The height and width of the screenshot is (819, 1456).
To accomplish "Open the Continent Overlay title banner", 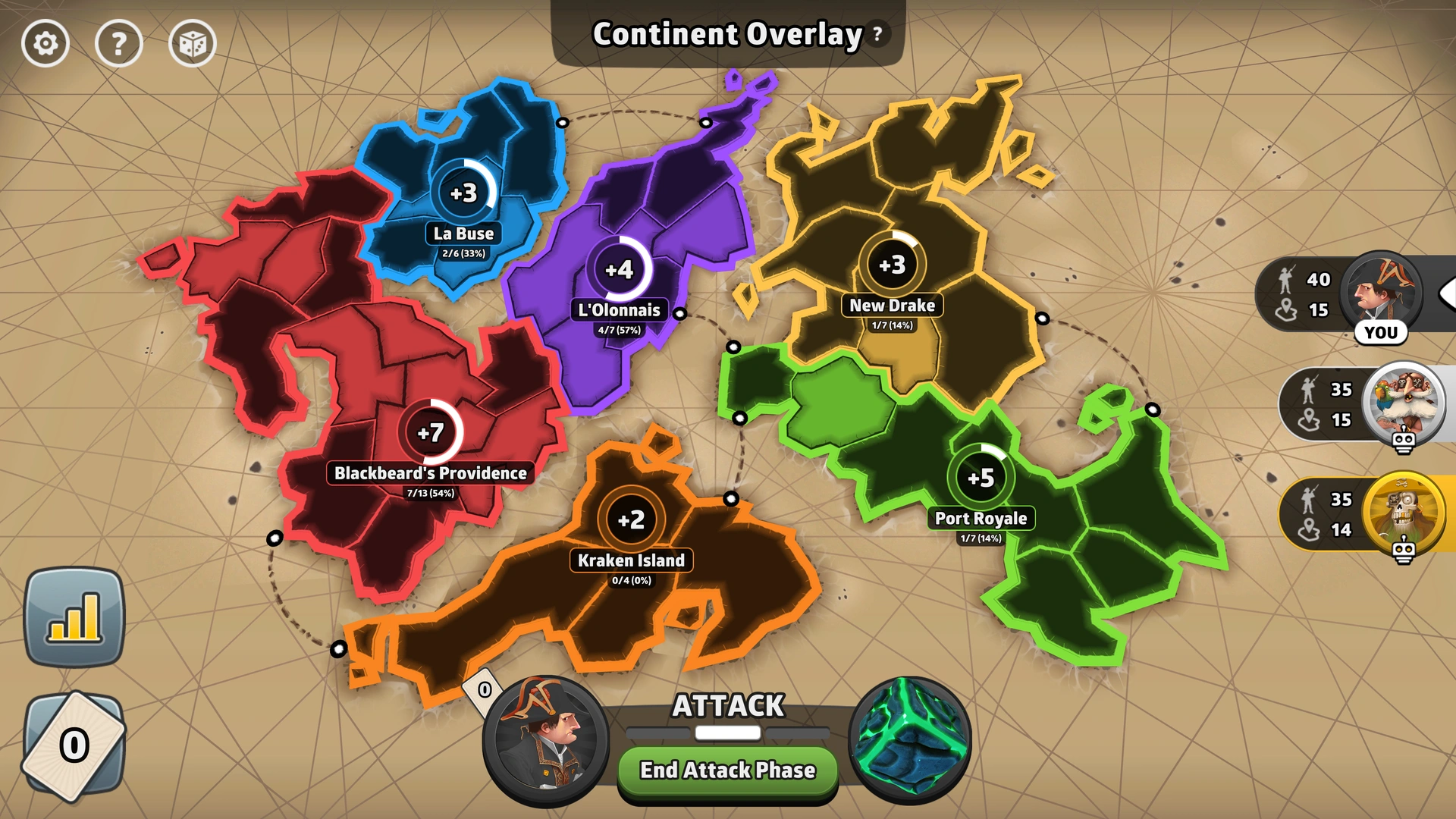I will (x=726, y=34).
